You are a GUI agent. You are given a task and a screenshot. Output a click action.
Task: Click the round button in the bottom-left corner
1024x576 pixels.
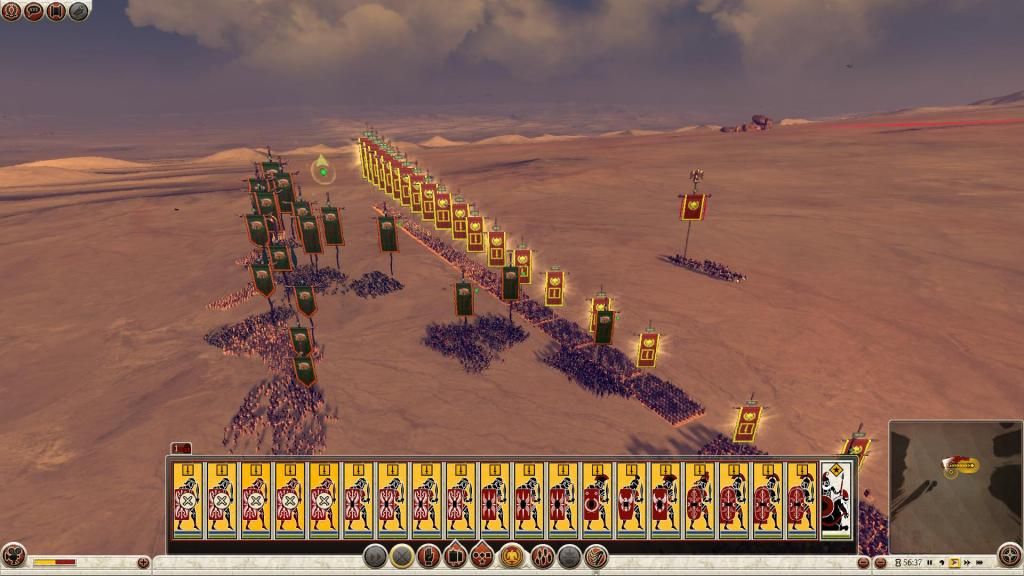point(14,556)
